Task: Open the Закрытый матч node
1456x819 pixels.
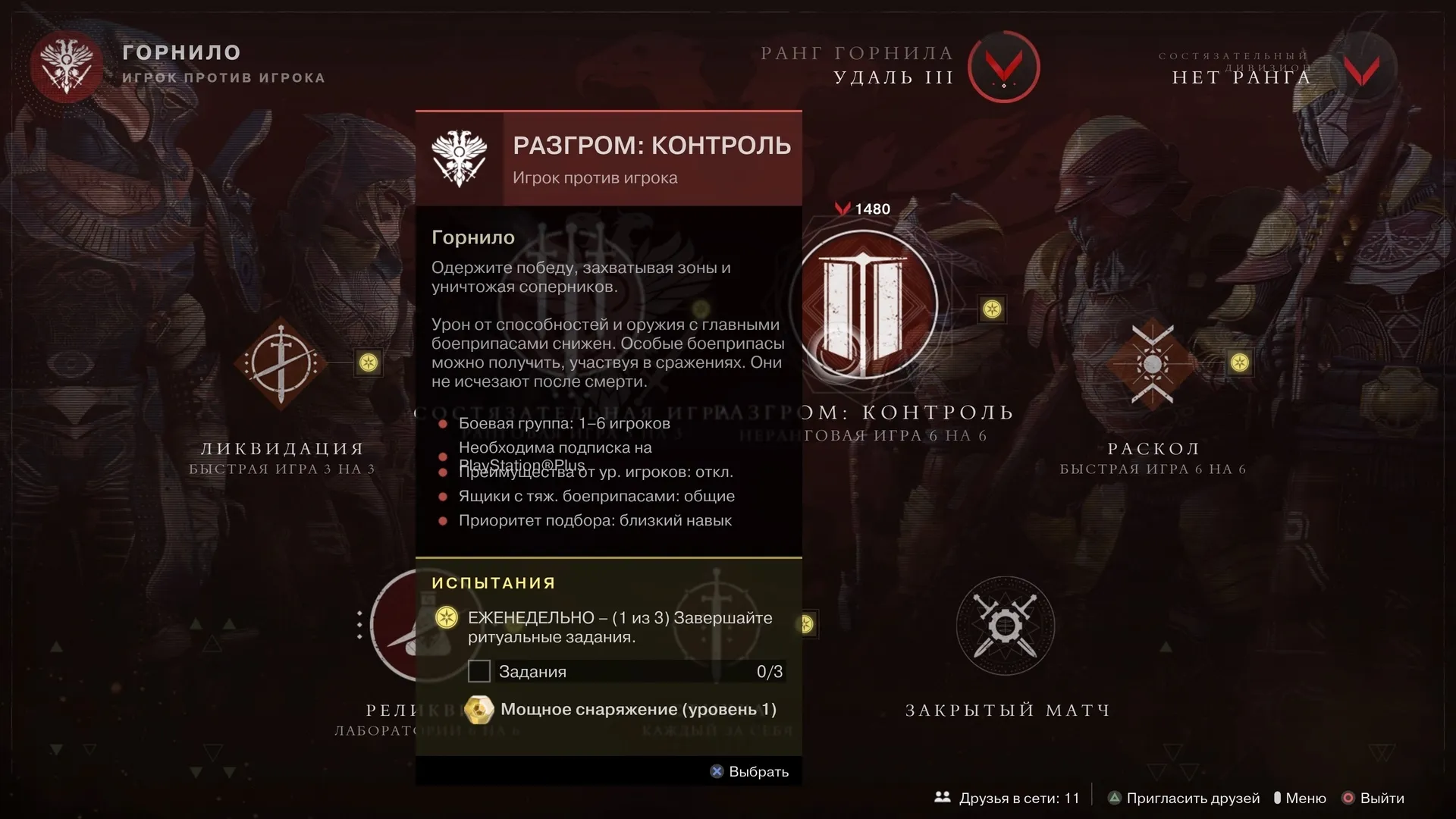Action: 1005,626
